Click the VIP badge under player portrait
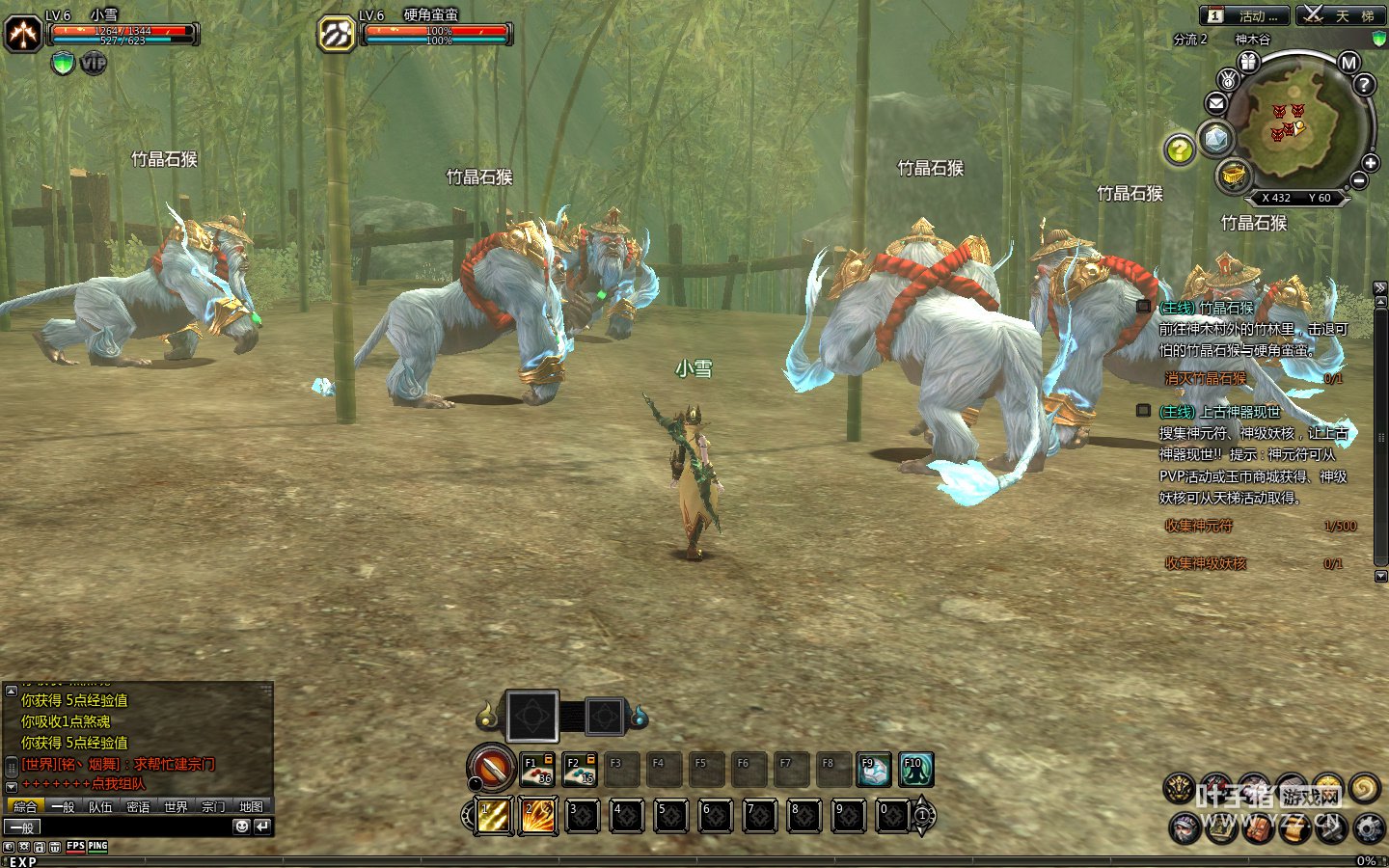Viewport: 1389px width, 868px height. pyautogui.click(x=93, y=64)
